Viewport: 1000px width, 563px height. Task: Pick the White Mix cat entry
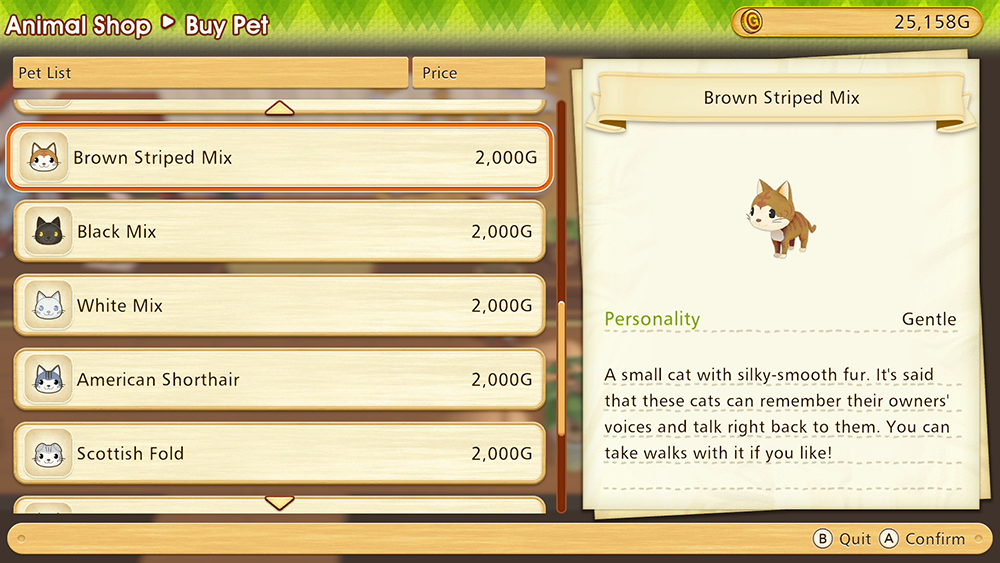(280, 306)
